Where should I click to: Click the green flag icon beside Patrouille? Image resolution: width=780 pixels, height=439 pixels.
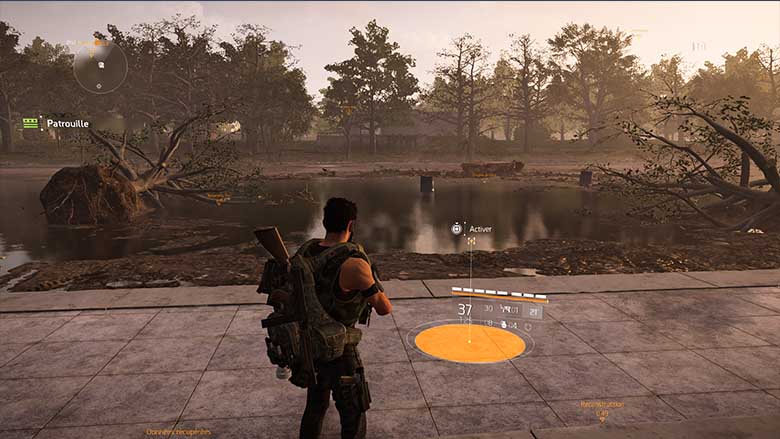click(31, 123)
